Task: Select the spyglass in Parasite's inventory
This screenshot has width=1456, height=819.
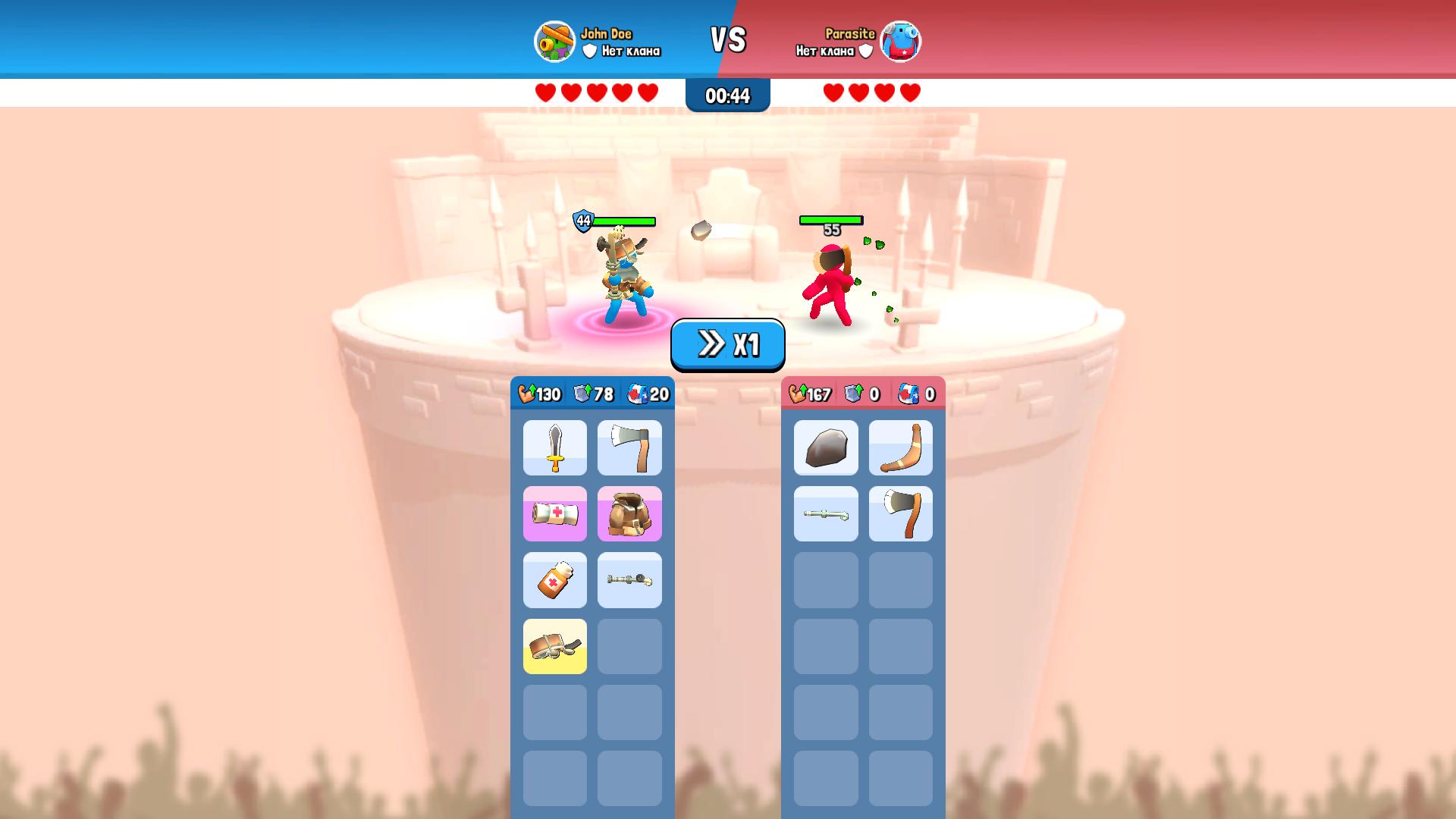Action: 826,514
